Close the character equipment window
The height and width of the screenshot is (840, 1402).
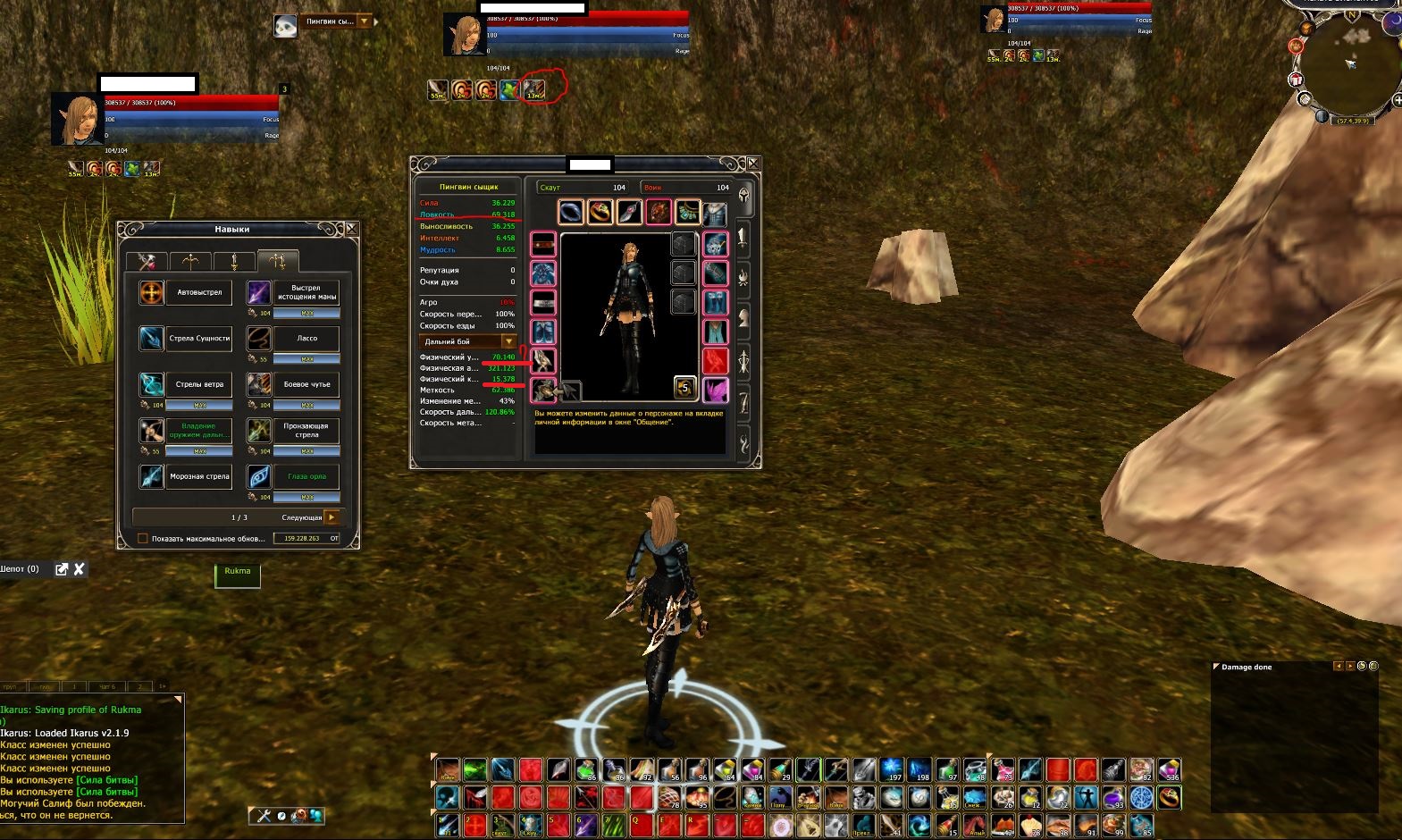pyautogui.click(x=753, y=164)
